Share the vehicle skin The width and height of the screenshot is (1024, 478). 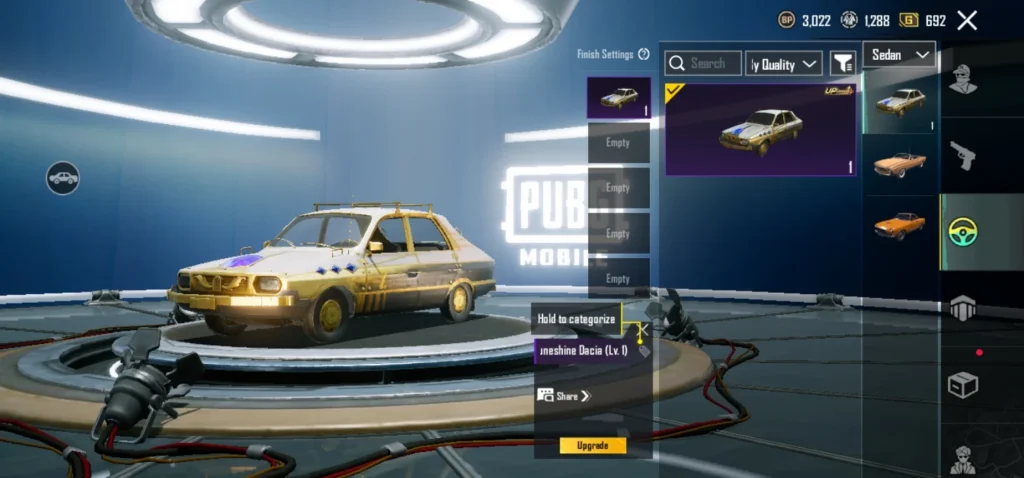click(x=565, y=396)
